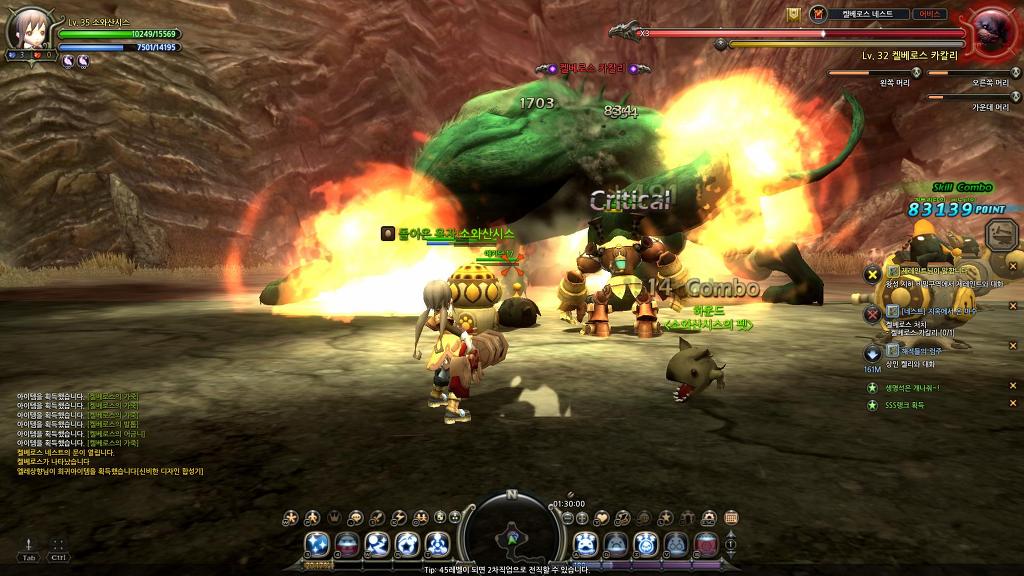1024x576 pixels.
Task: Open the yellow guild banner icon
Action: click(794, 14)
